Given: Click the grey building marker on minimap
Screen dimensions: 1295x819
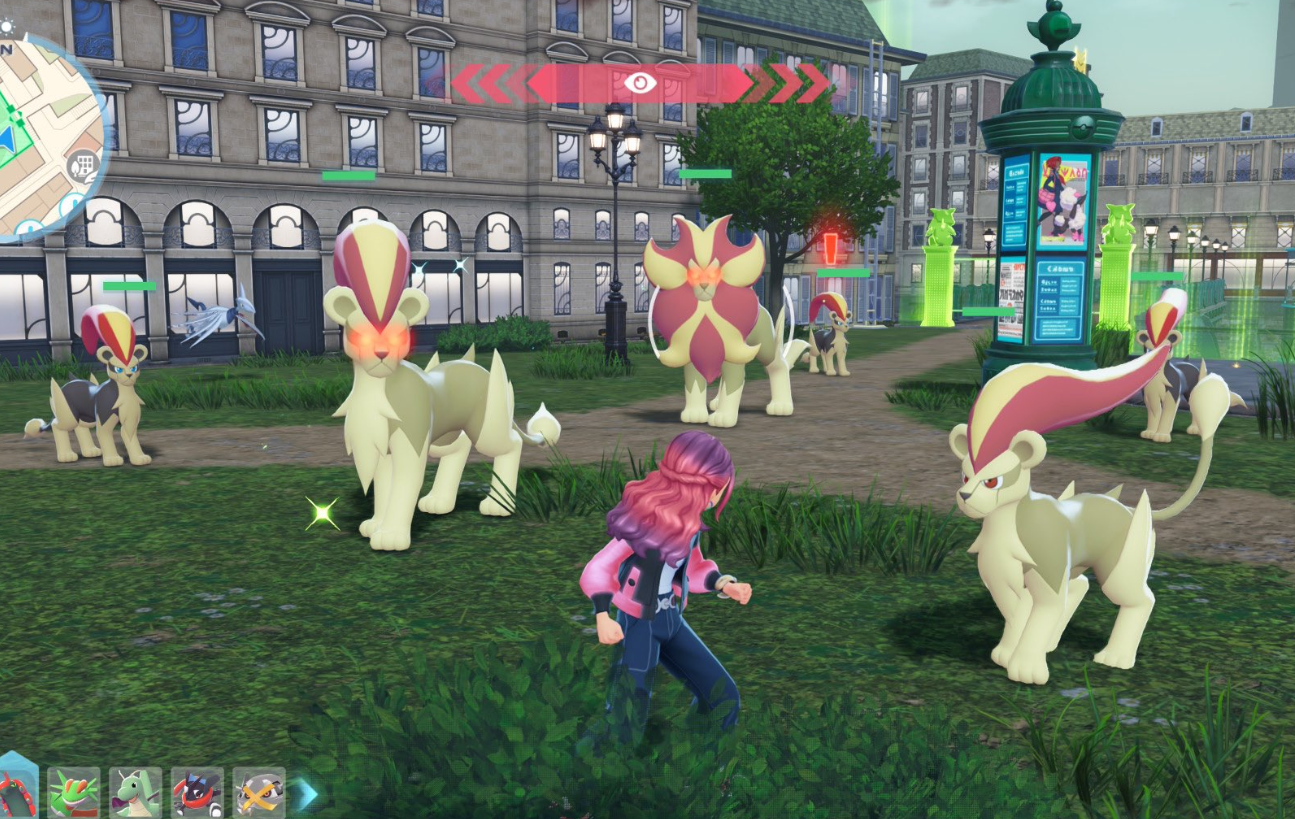Looking at the screenshot, I should tap(84, 165).
